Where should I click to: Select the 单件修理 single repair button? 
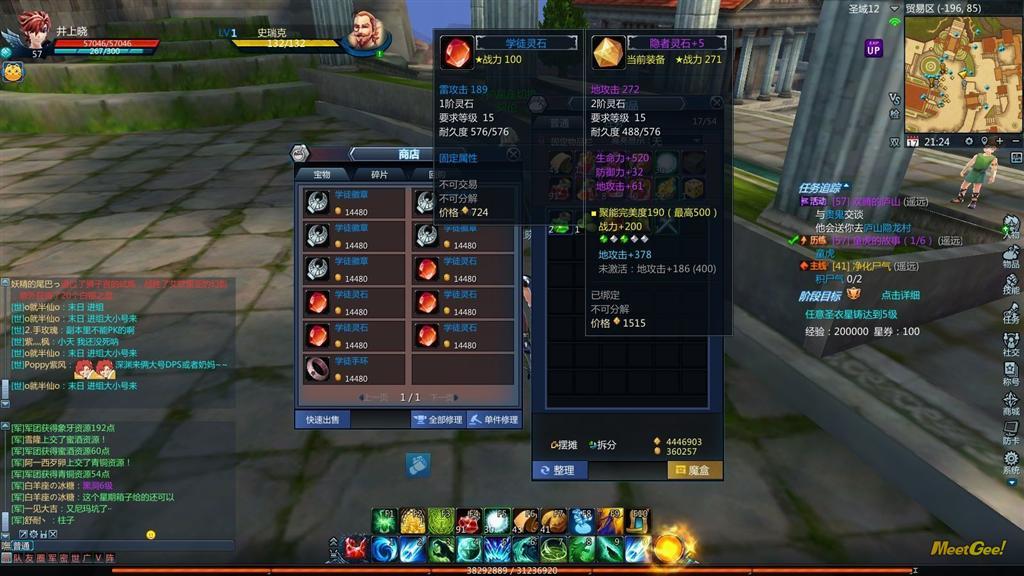click(494, 420)
